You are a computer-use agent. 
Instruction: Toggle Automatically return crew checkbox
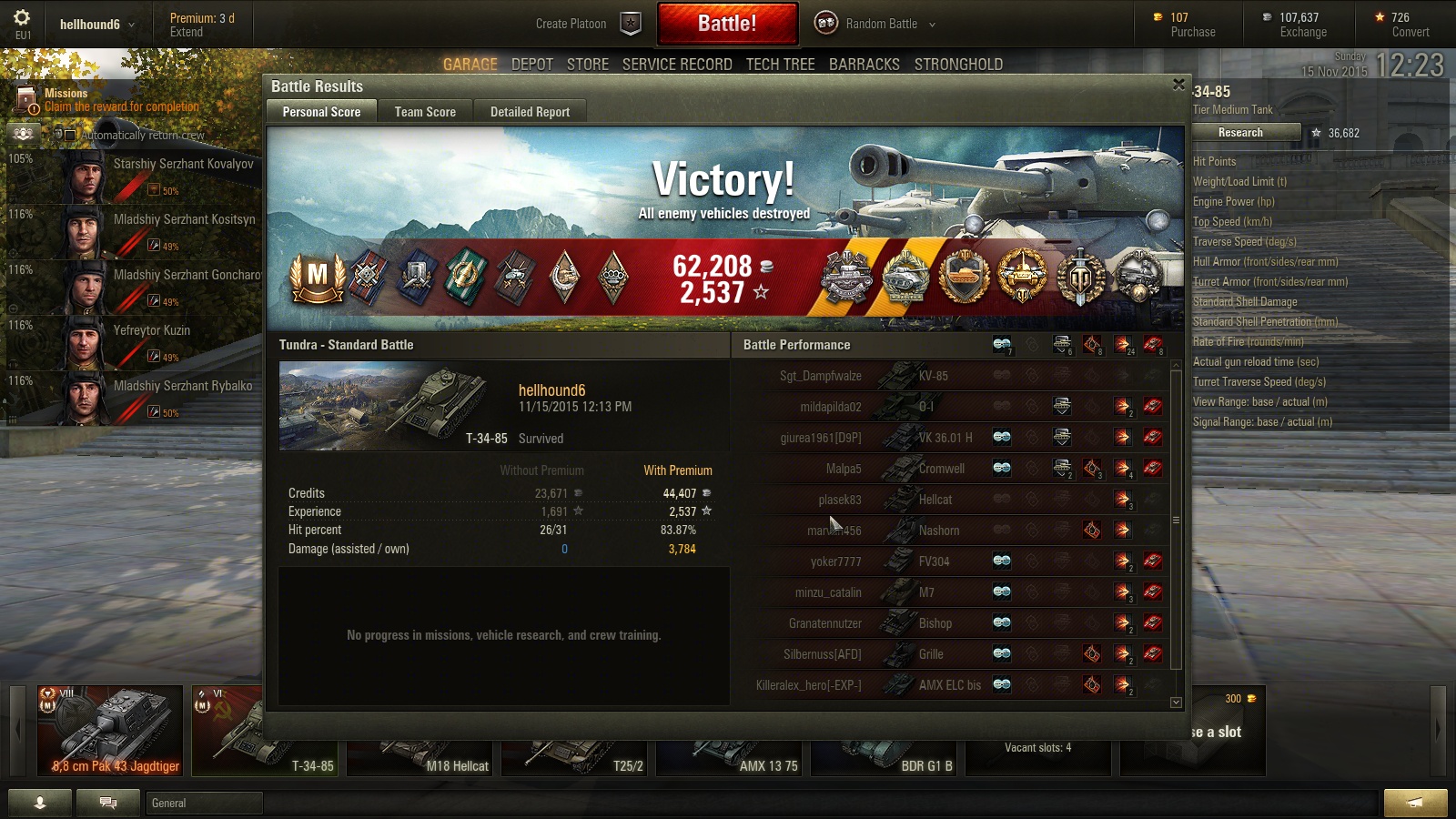pos(70,136)
